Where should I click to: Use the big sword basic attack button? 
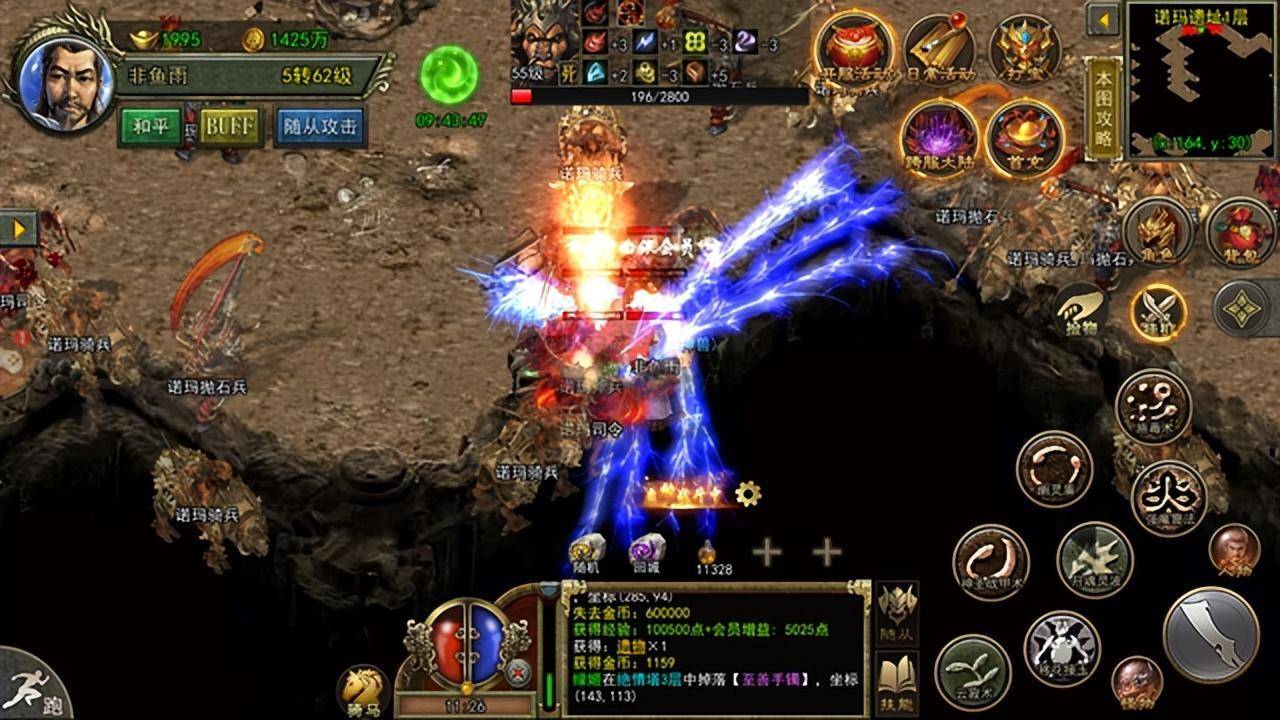[1211, 635]
